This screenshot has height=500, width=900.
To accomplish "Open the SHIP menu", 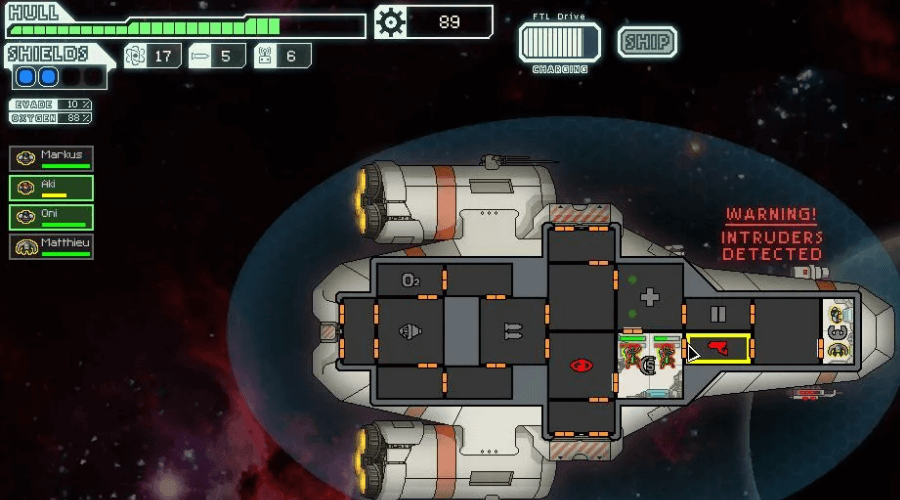I will (647, 42).
